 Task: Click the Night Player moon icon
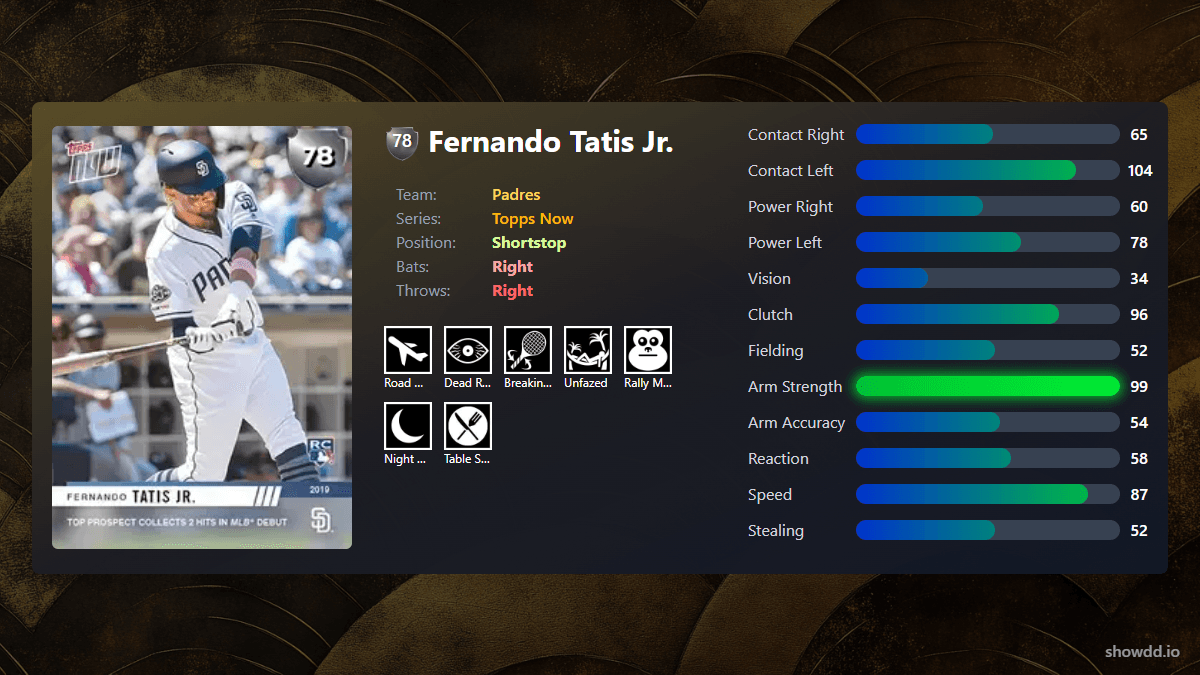coord(408,426)
